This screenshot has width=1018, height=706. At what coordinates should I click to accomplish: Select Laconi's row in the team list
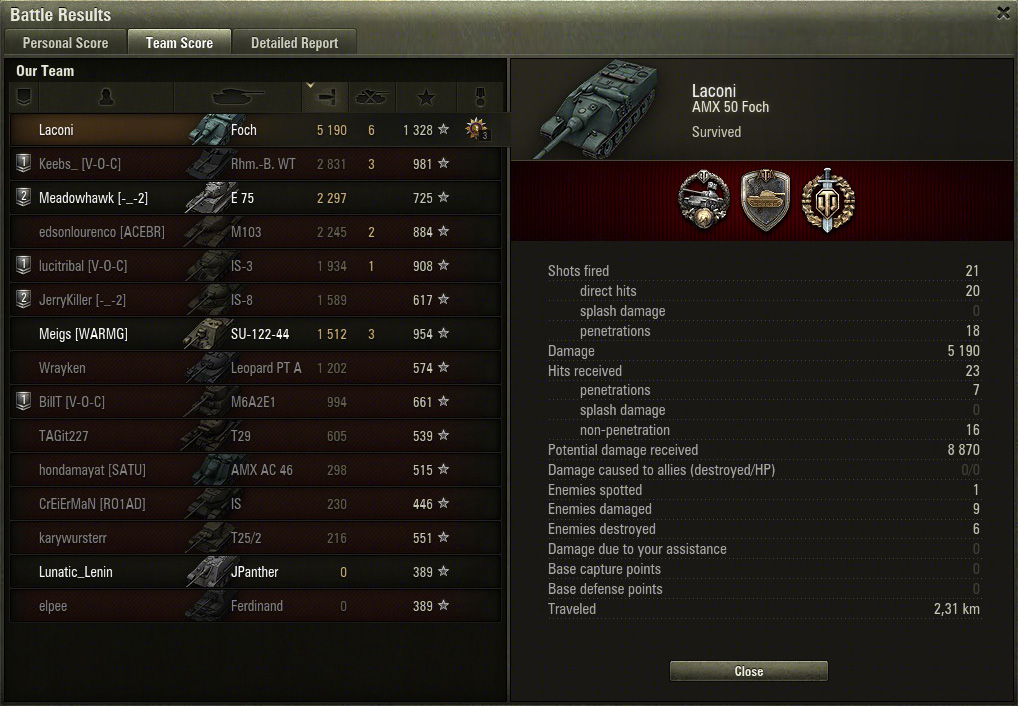coord(255,130)
